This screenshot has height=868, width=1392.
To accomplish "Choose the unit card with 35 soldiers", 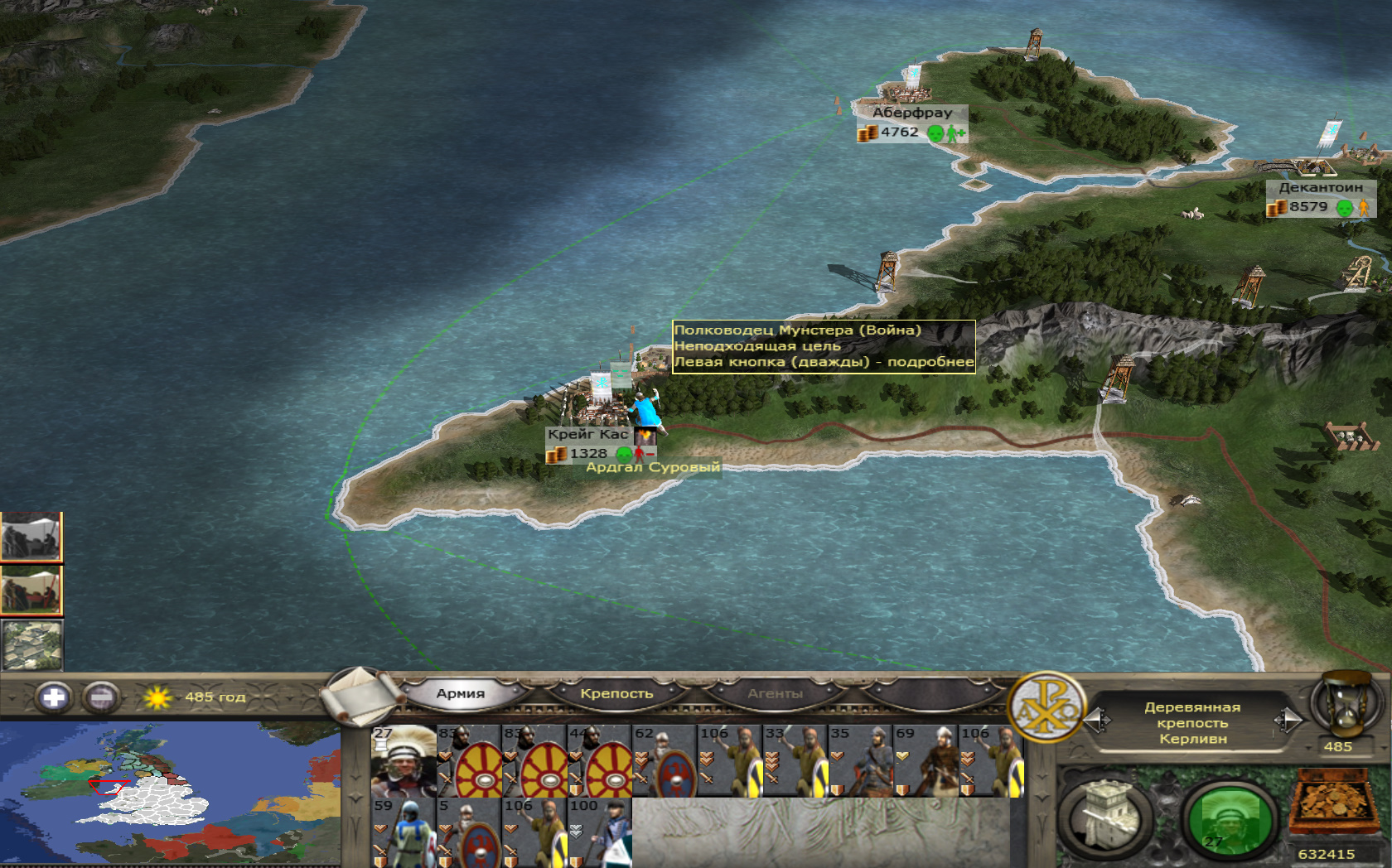I will (860, 761).
